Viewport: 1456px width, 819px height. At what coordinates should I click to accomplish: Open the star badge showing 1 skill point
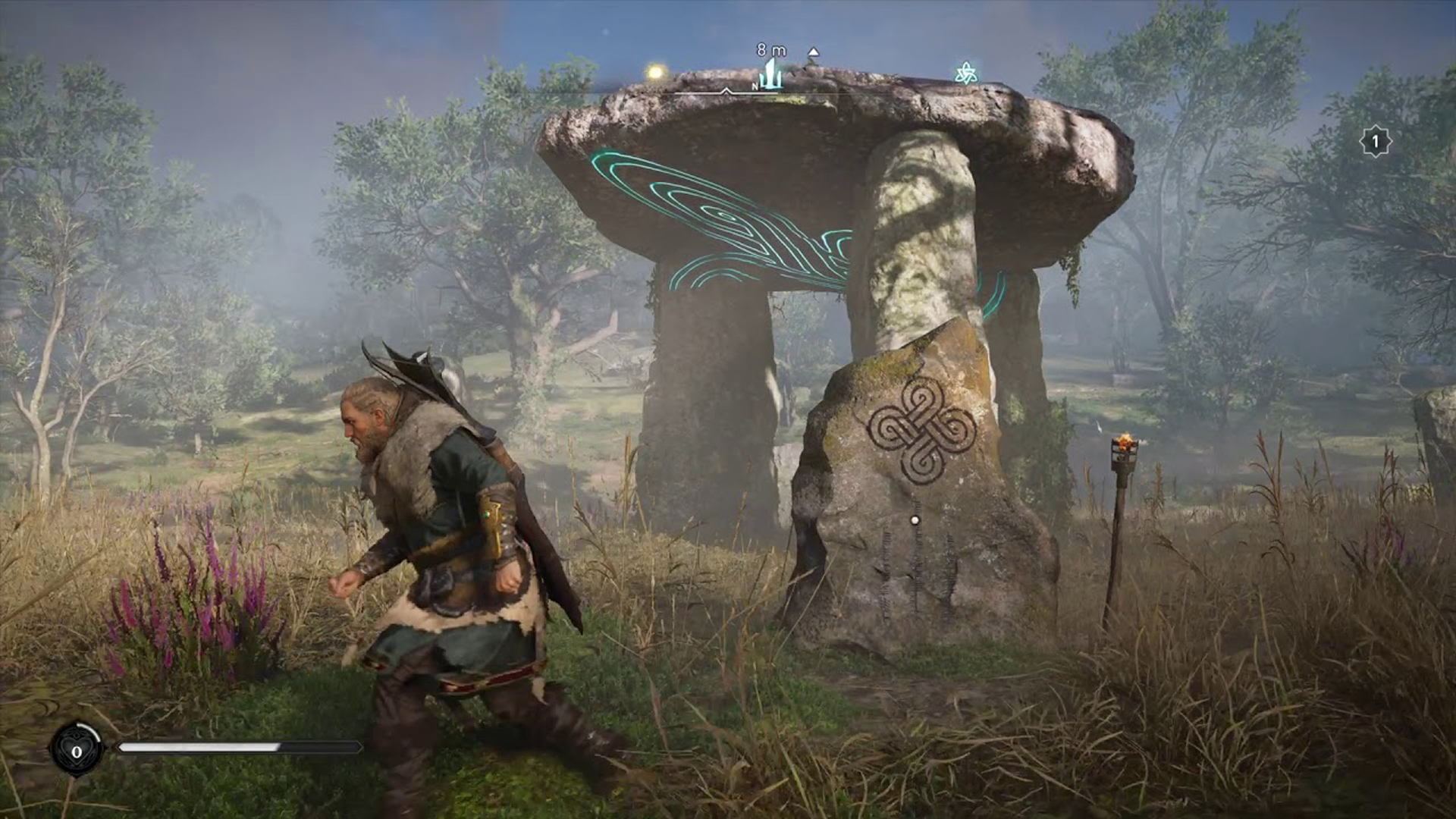pos(1375,142)
